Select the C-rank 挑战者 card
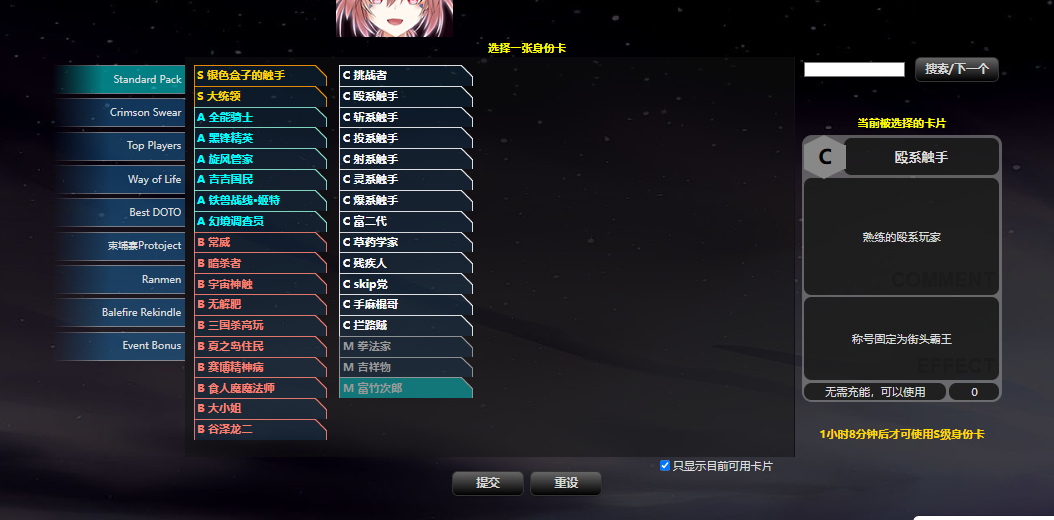Viewport: 1054px width, 520px height. click(x=405, y=75)
